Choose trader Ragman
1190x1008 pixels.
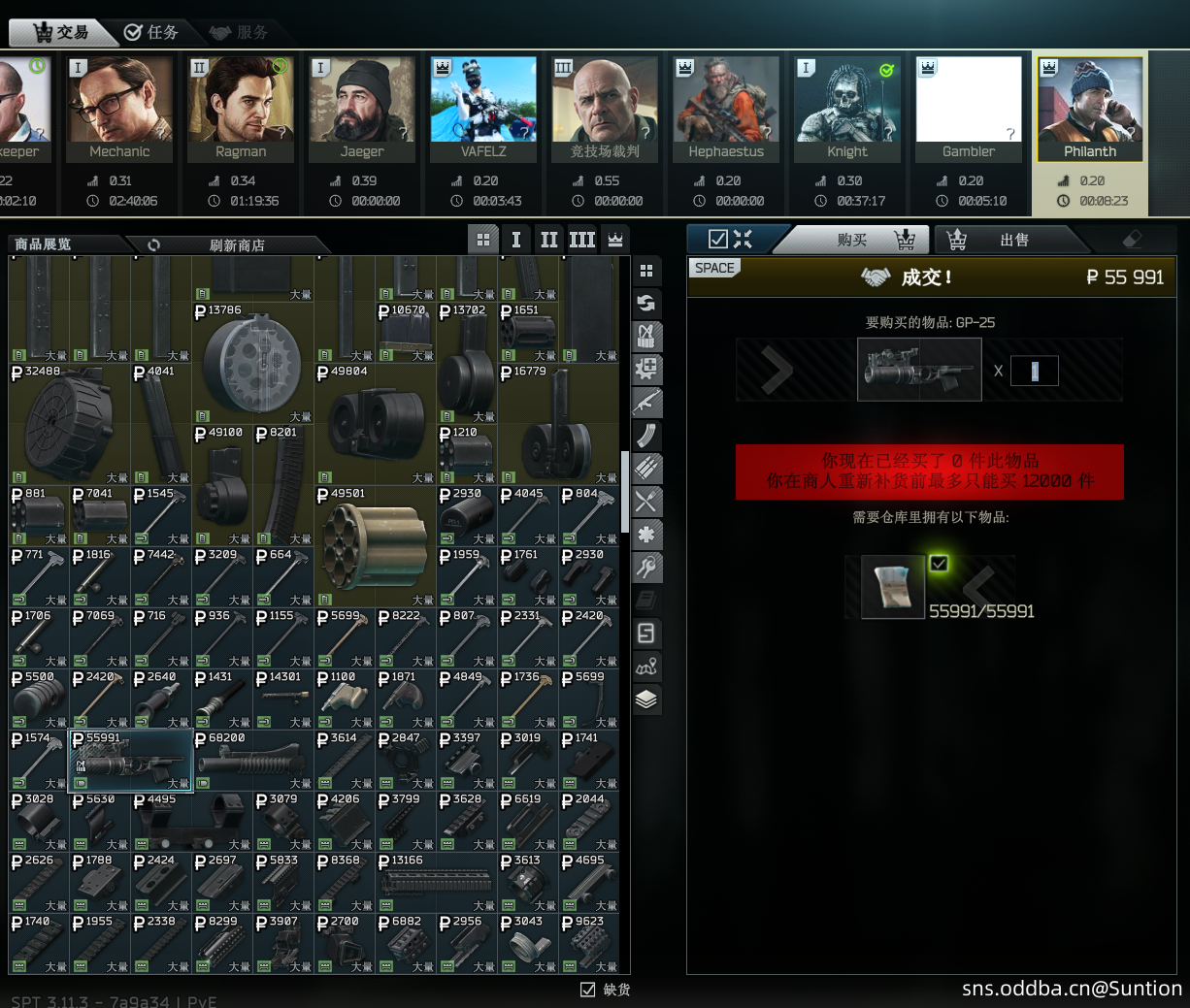tap(241, 108)
